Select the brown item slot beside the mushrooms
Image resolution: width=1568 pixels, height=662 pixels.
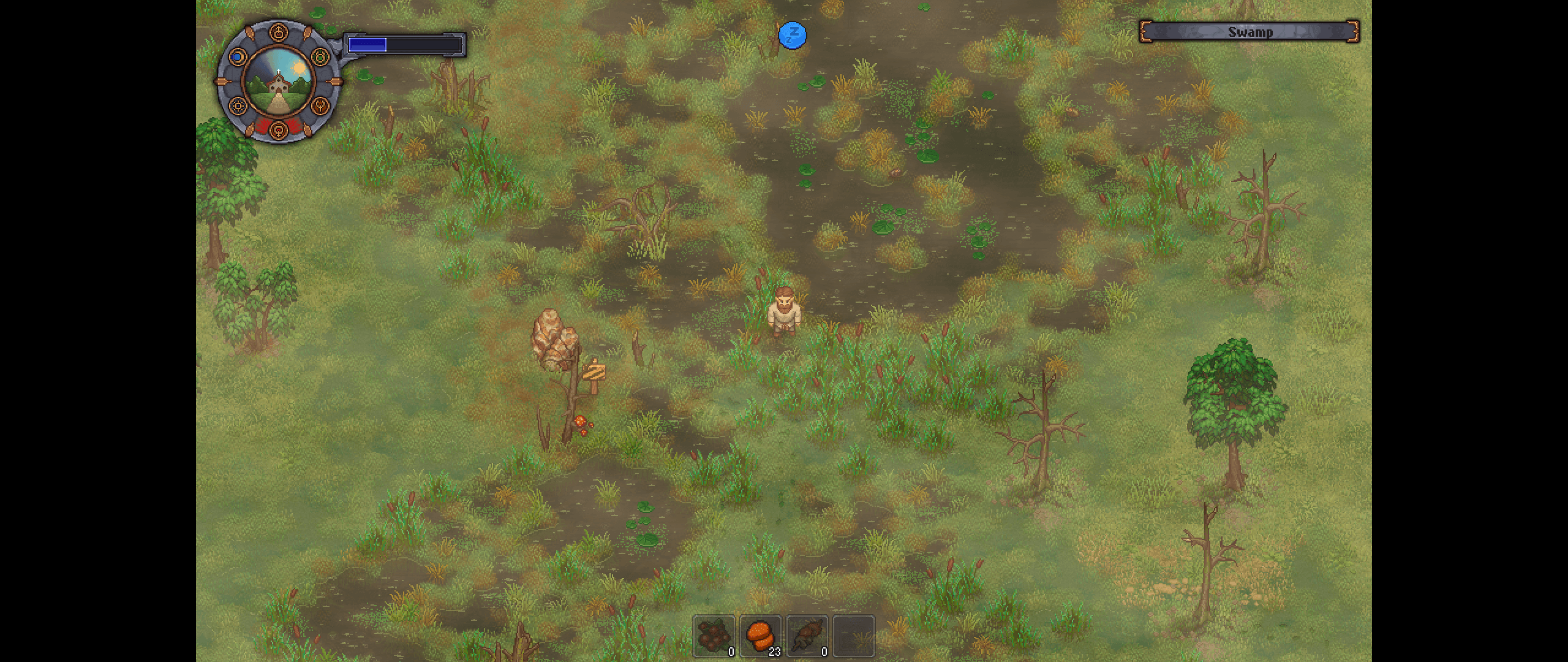click(x=807, y=636)
